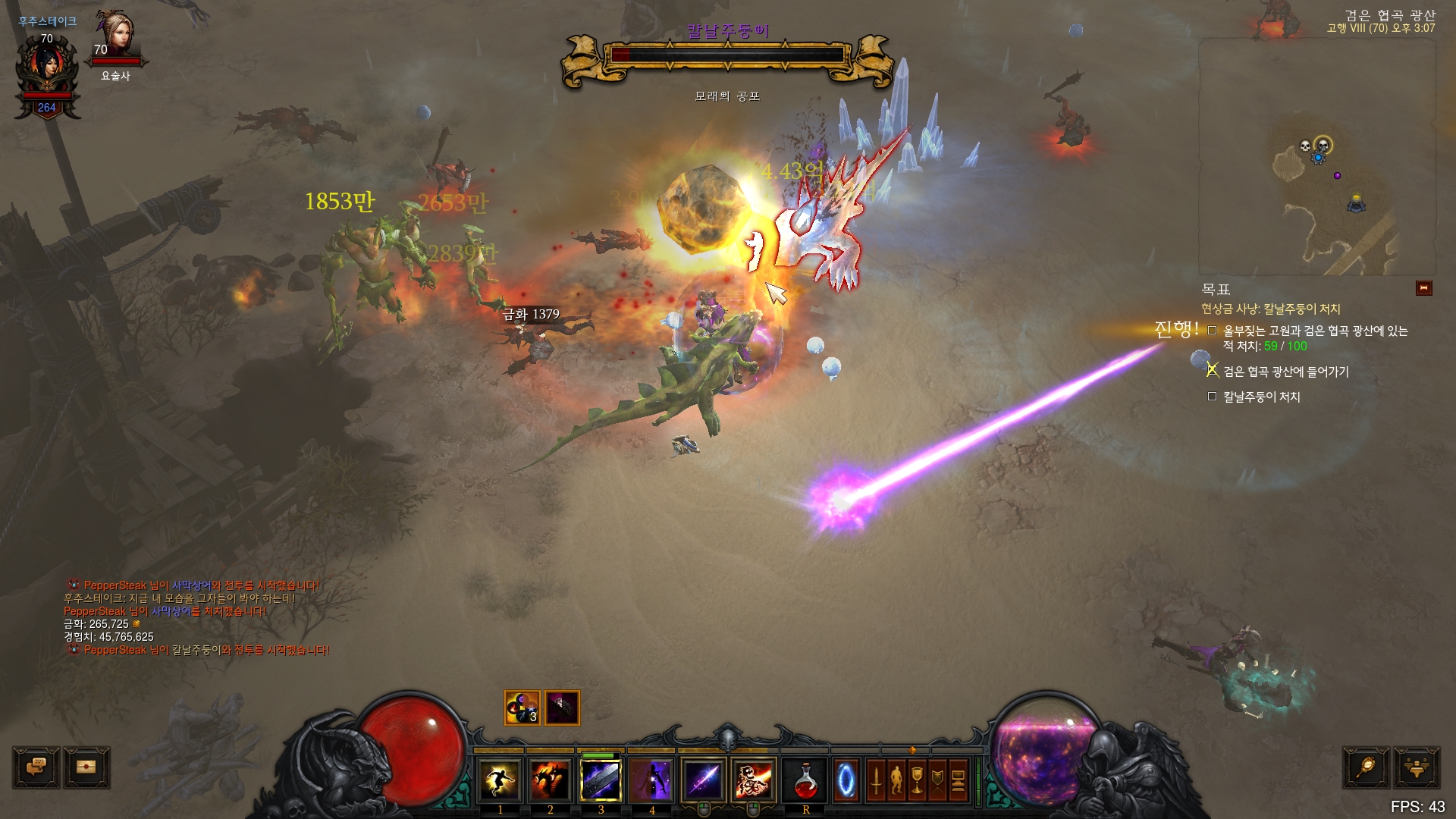Open the goblet menu button
The width and height of the screenshot is (1456, 819).
pyautogui.click(x=917, y=781)
